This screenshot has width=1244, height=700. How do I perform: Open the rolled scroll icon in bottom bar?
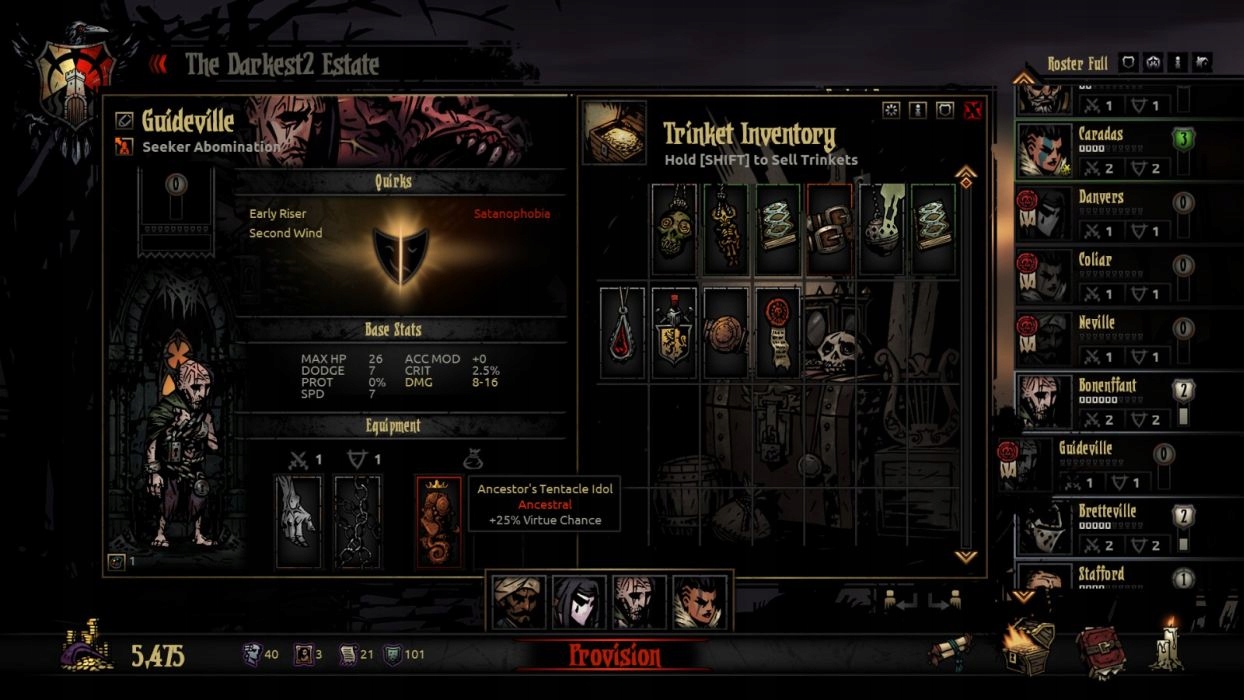(949, 650)
